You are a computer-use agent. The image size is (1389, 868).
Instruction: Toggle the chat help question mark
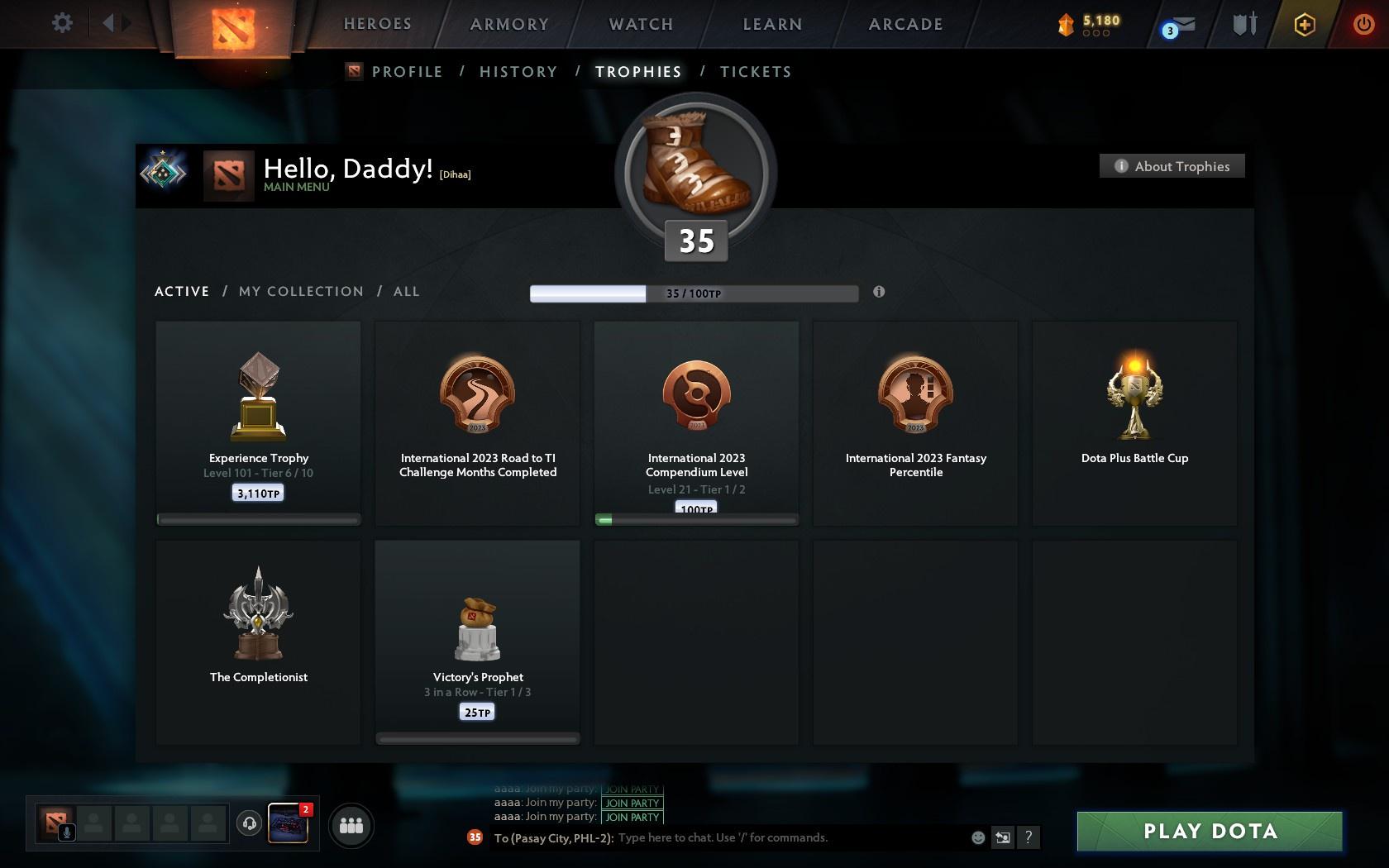[x=1028, y=837]
